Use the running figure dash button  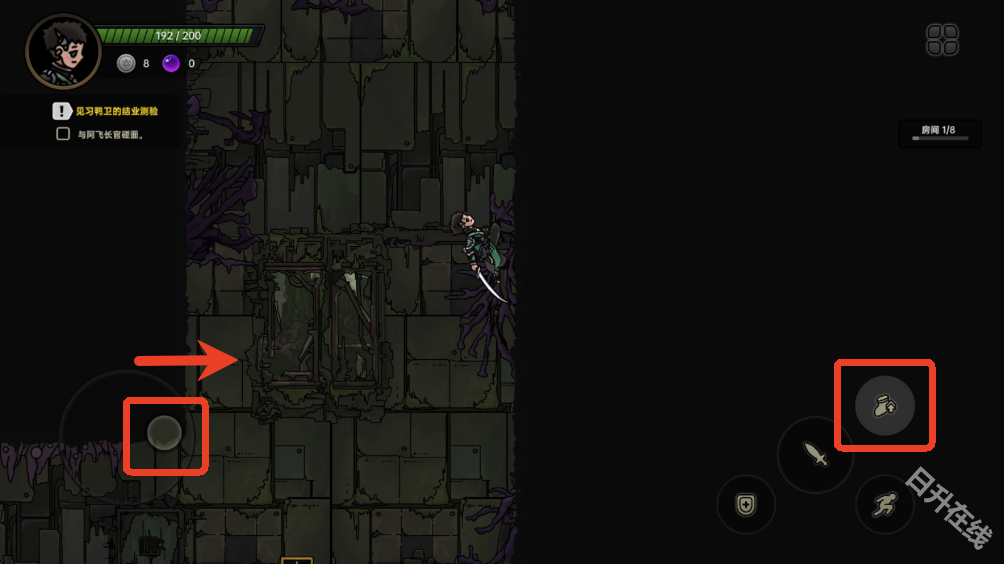pyautogui.click(x=884, y=504)
